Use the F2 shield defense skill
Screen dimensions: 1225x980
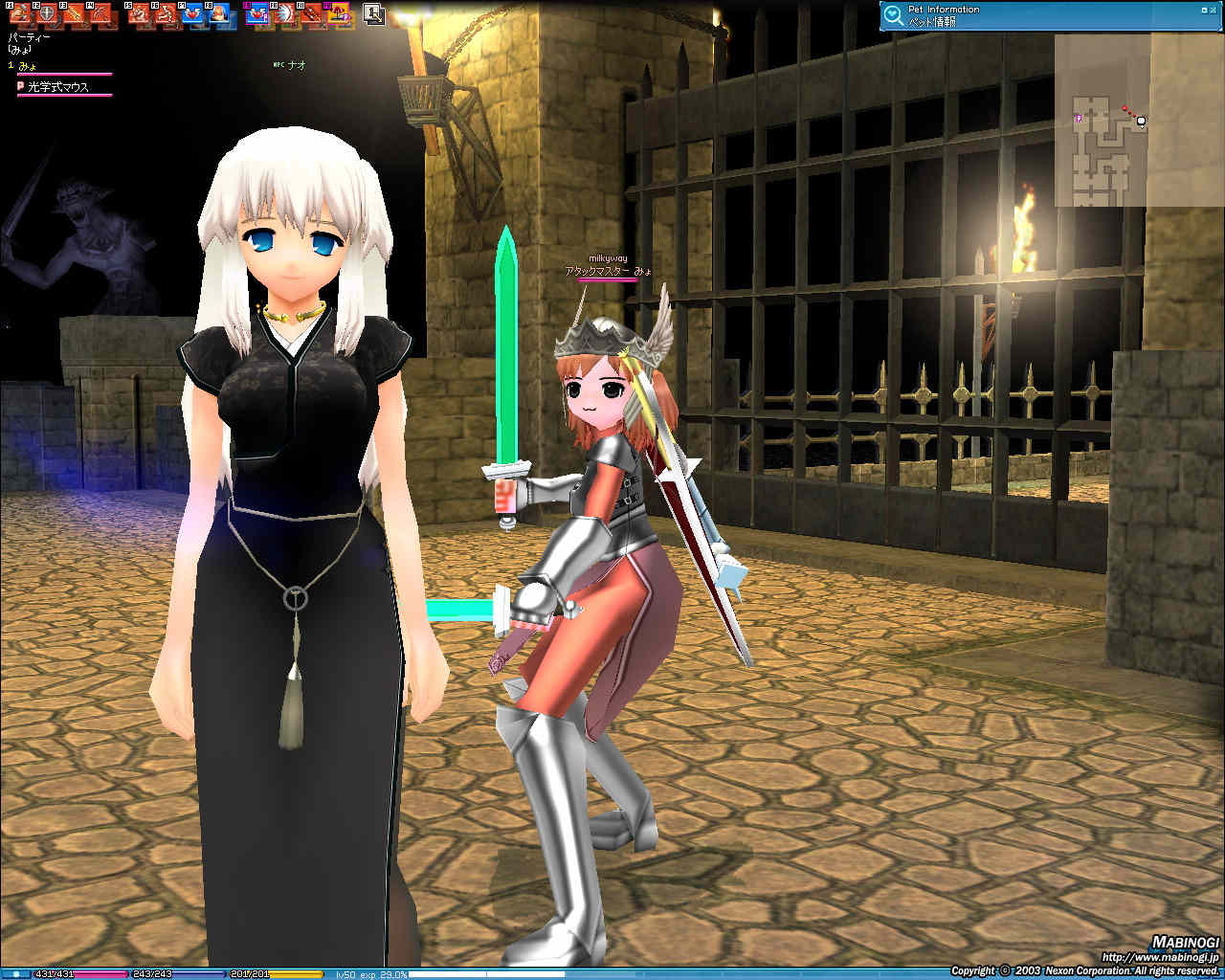[x=45, y=13]
